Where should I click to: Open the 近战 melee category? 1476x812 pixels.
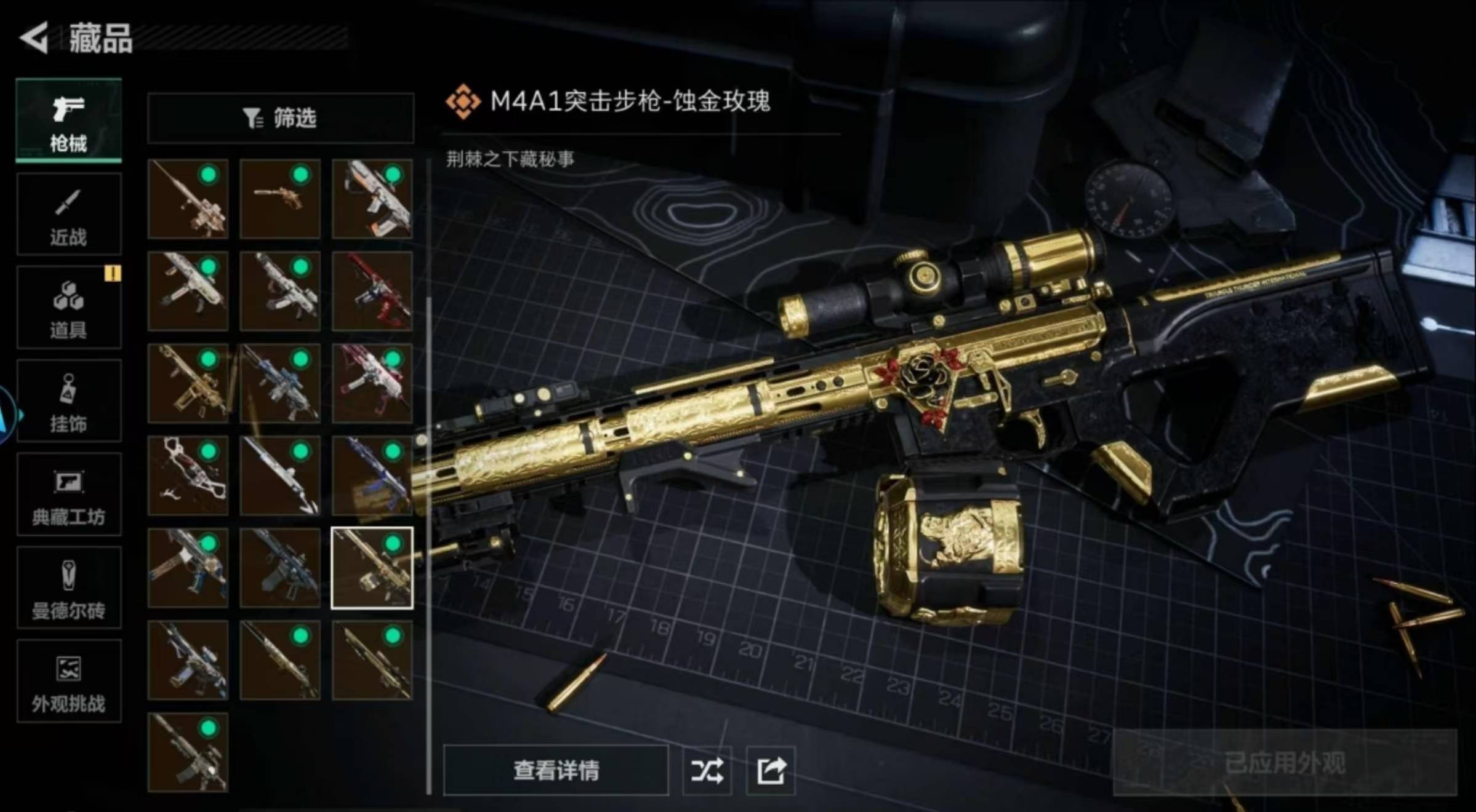click(x=68, y=215)
